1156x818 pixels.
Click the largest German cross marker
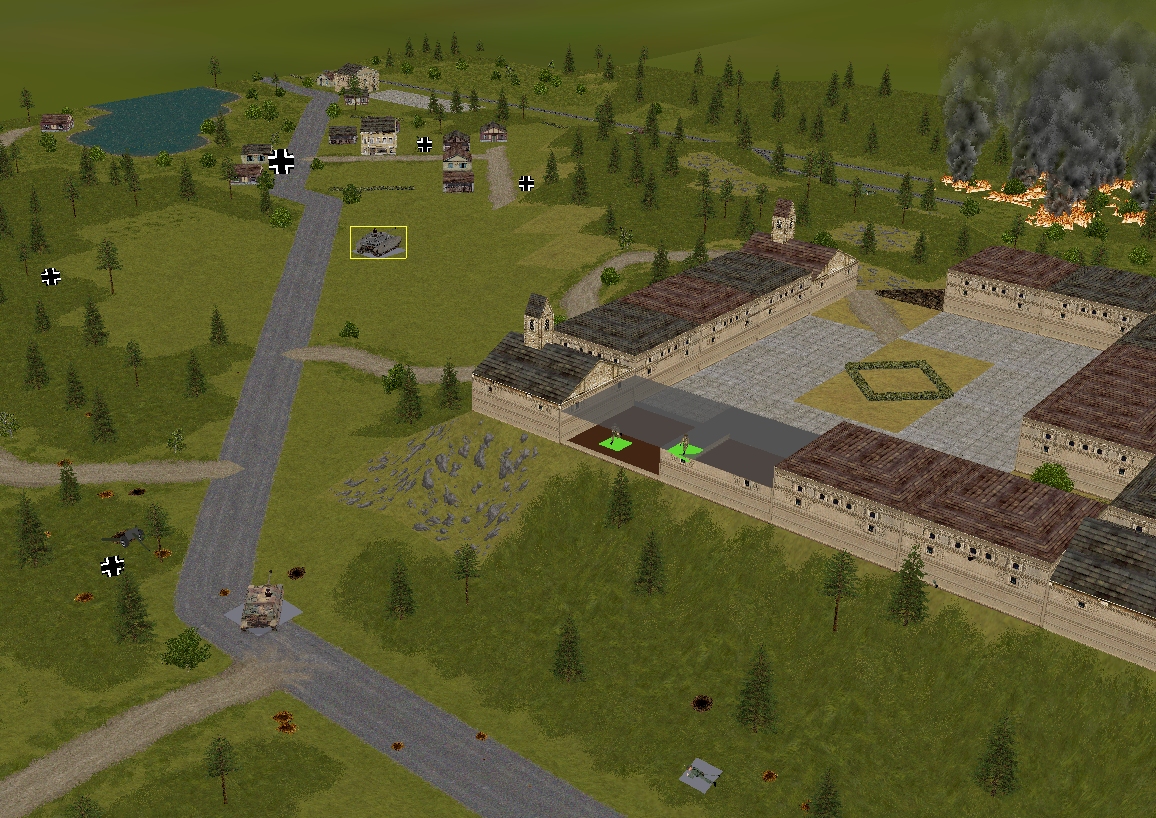(281, 161)
